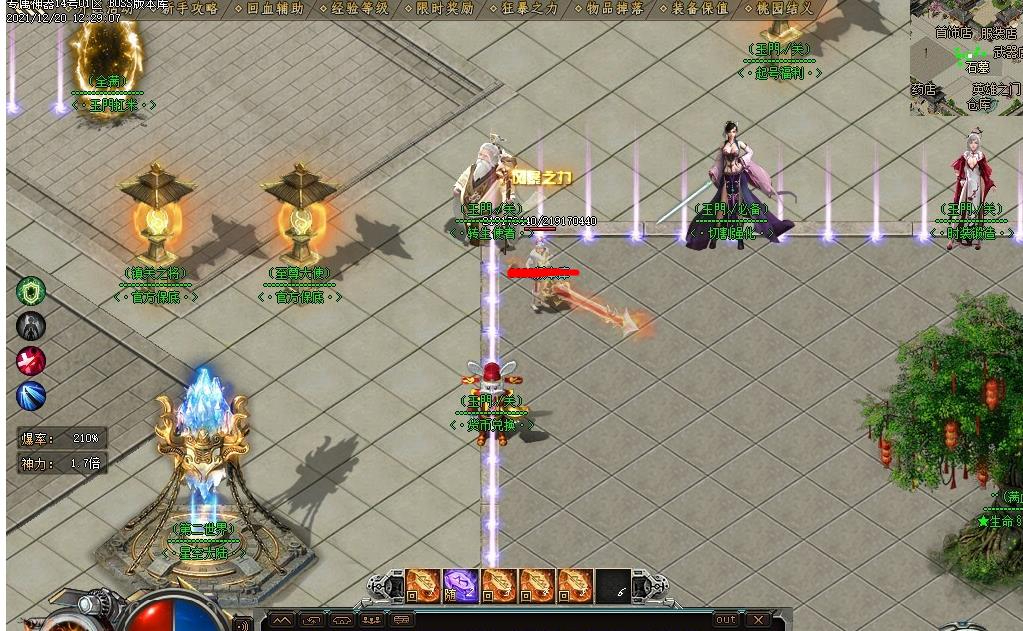Open the 经验等级 experience level menu

359,8
